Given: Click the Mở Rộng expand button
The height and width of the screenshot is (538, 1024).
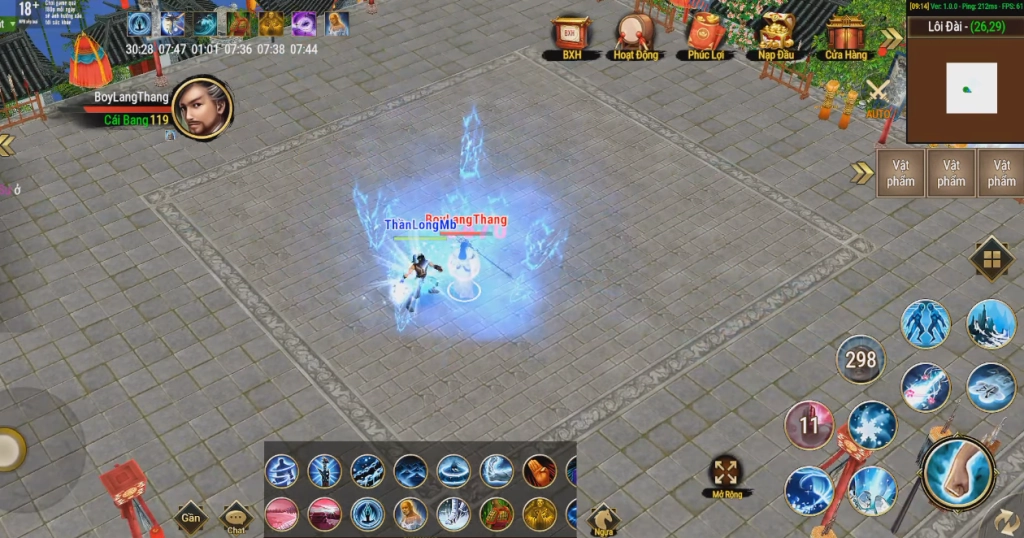Looking at the screenshot, I should (x=727, y=473).
